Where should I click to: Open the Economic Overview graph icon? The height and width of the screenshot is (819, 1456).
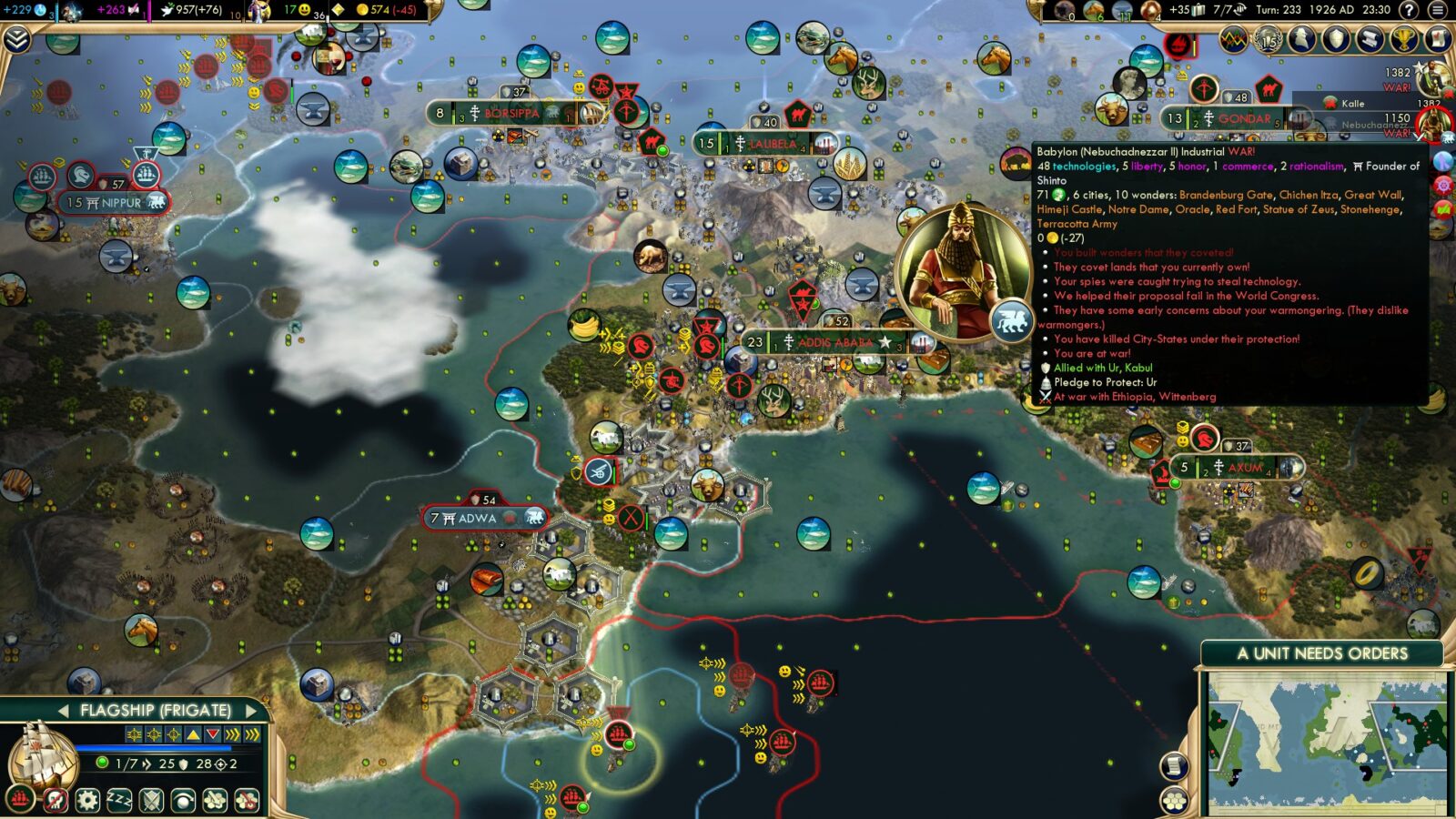click(1234, 41)
